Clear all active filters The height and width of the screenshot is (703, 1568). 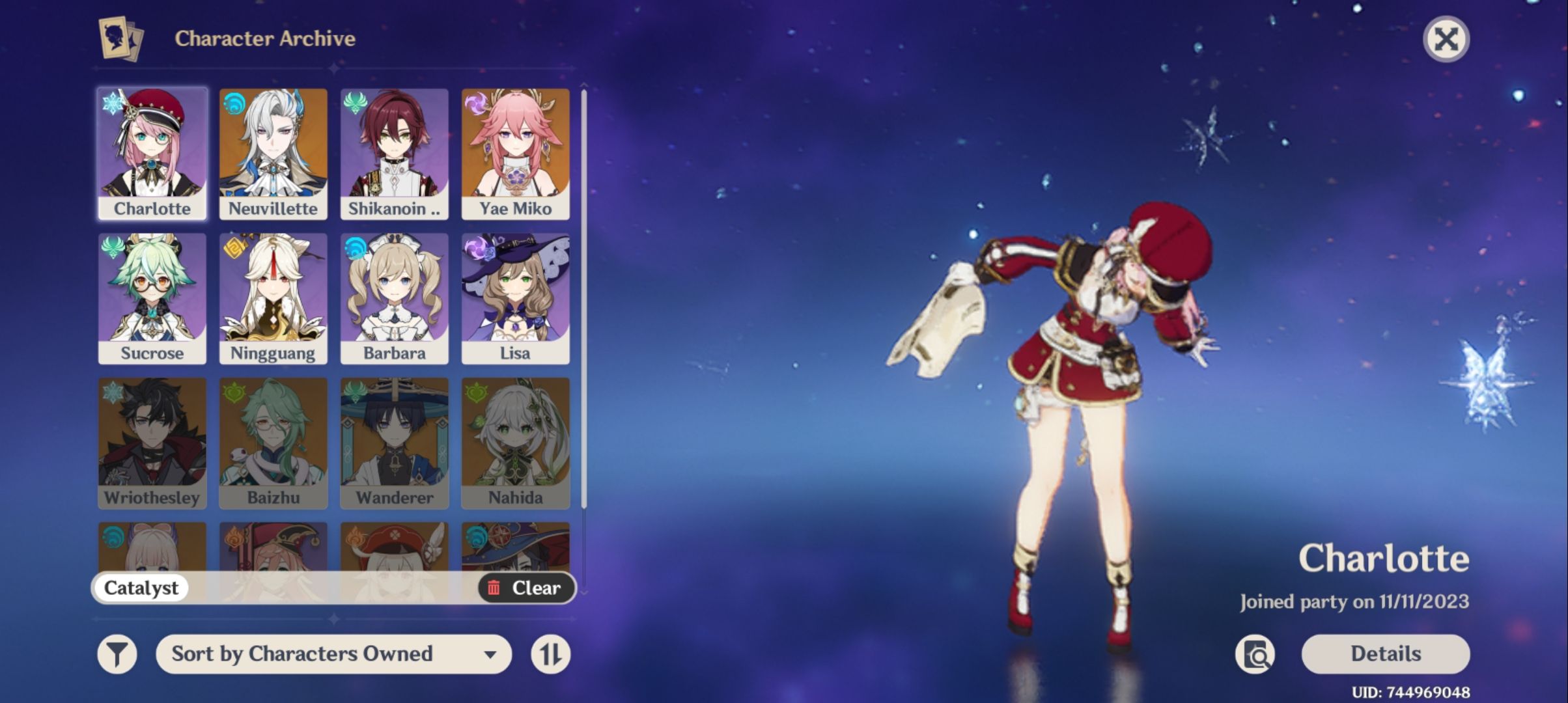coord(529,588)
